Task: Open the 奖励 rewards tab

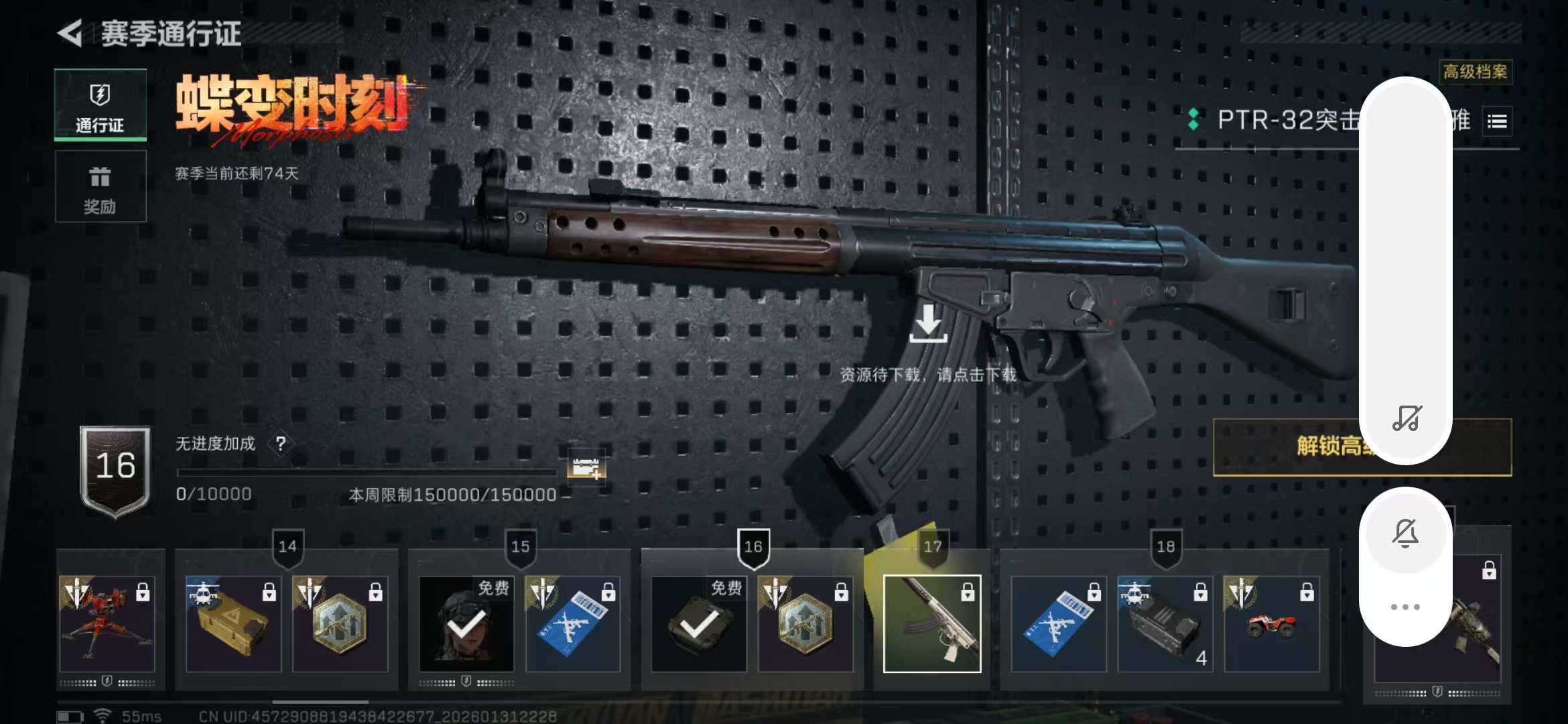Action: tap(101, 186)
